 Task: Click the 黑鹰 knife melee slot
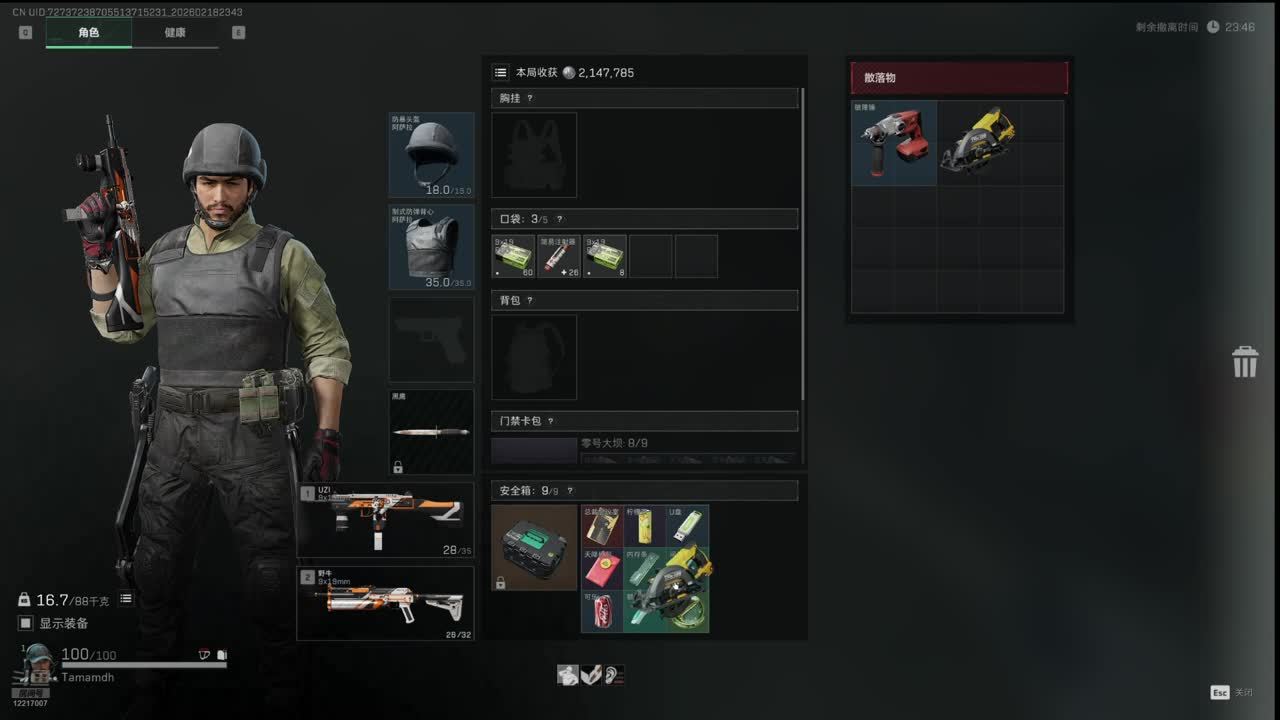pyautogui.click(x=431, y=432)
